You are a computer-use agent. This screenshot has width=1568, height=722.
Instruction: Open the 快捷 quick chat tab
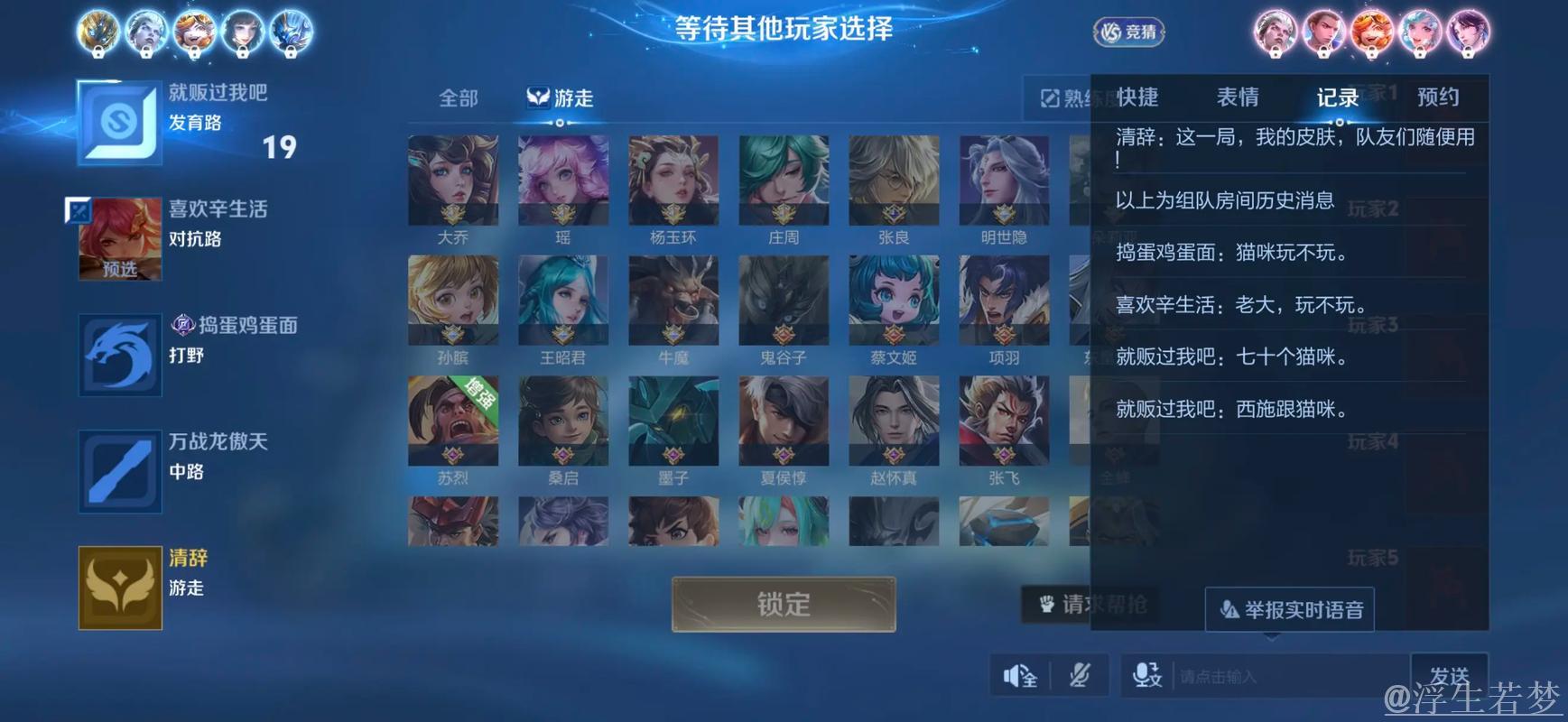(1137, 97)
